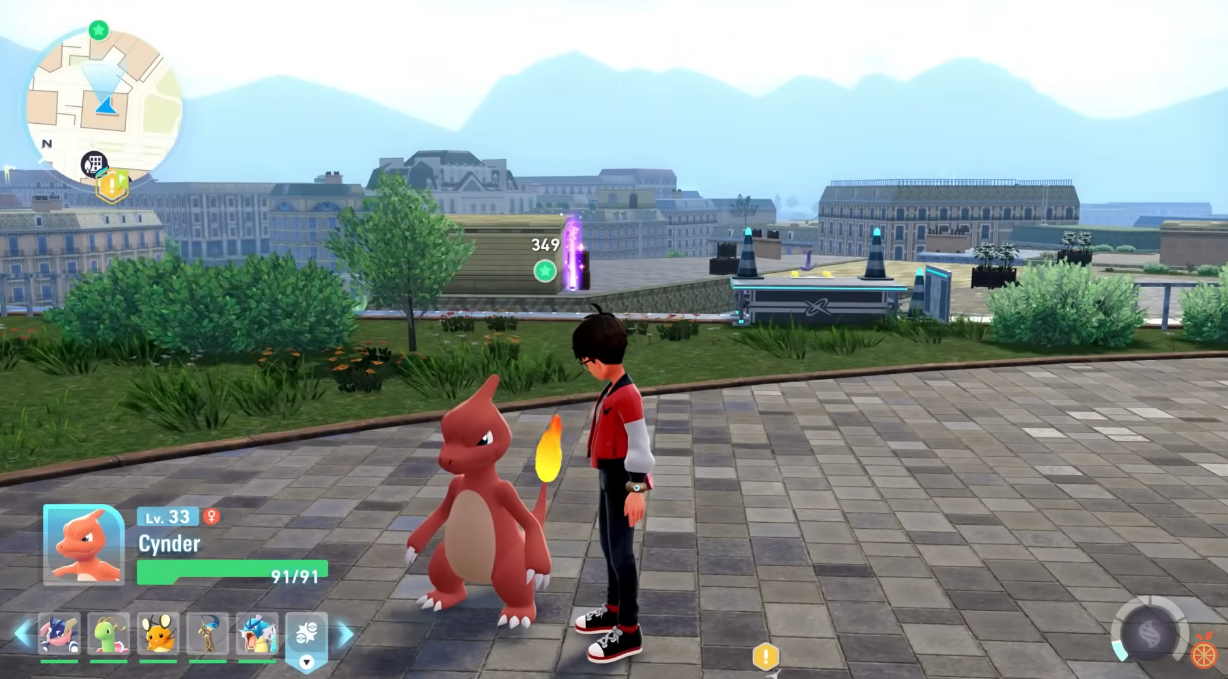Open the yellow hexagon quest marker by minimap
The height and width of the screenshot is (679, 1228).
[x=112, y=184]
